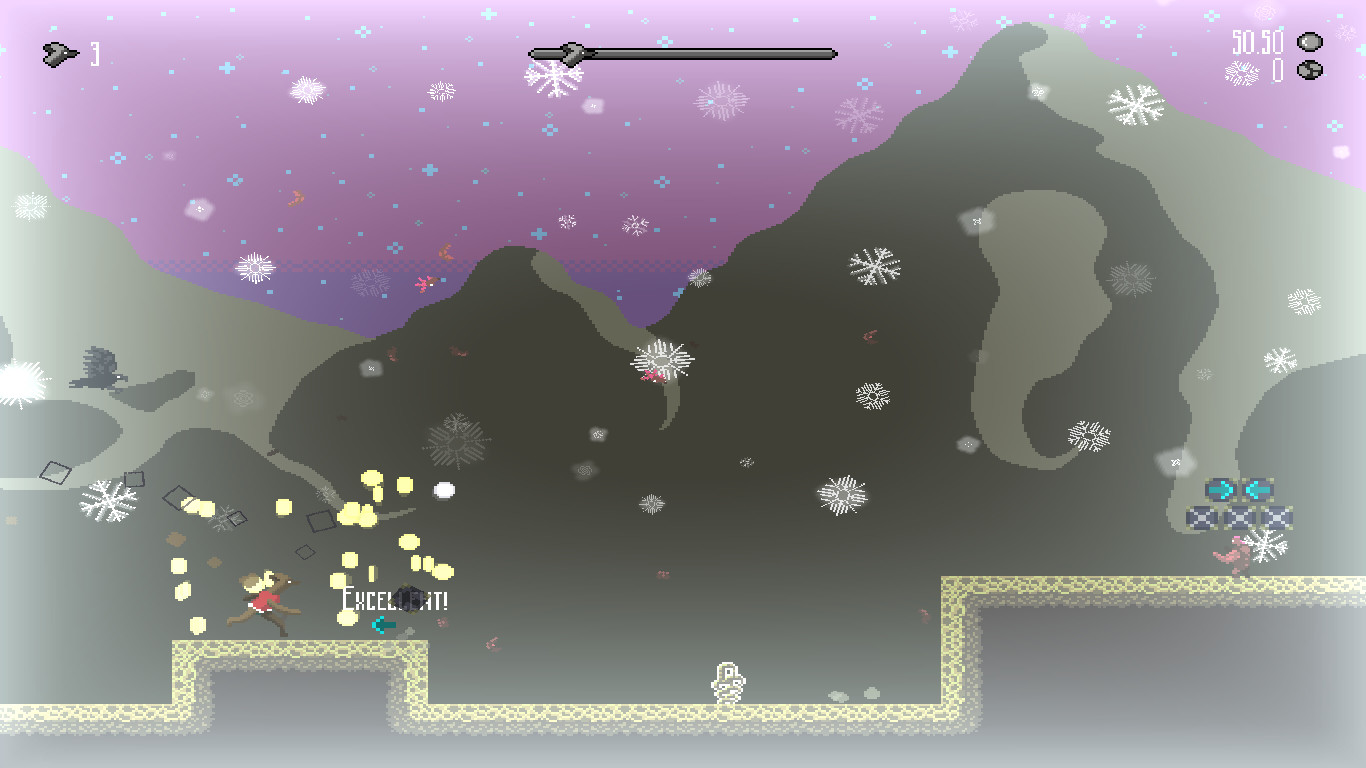Image resolution: width=1366 pixels, height=768 pixels.
Task: Click the EXCELLENT! popup text
Action: (394, 601)
